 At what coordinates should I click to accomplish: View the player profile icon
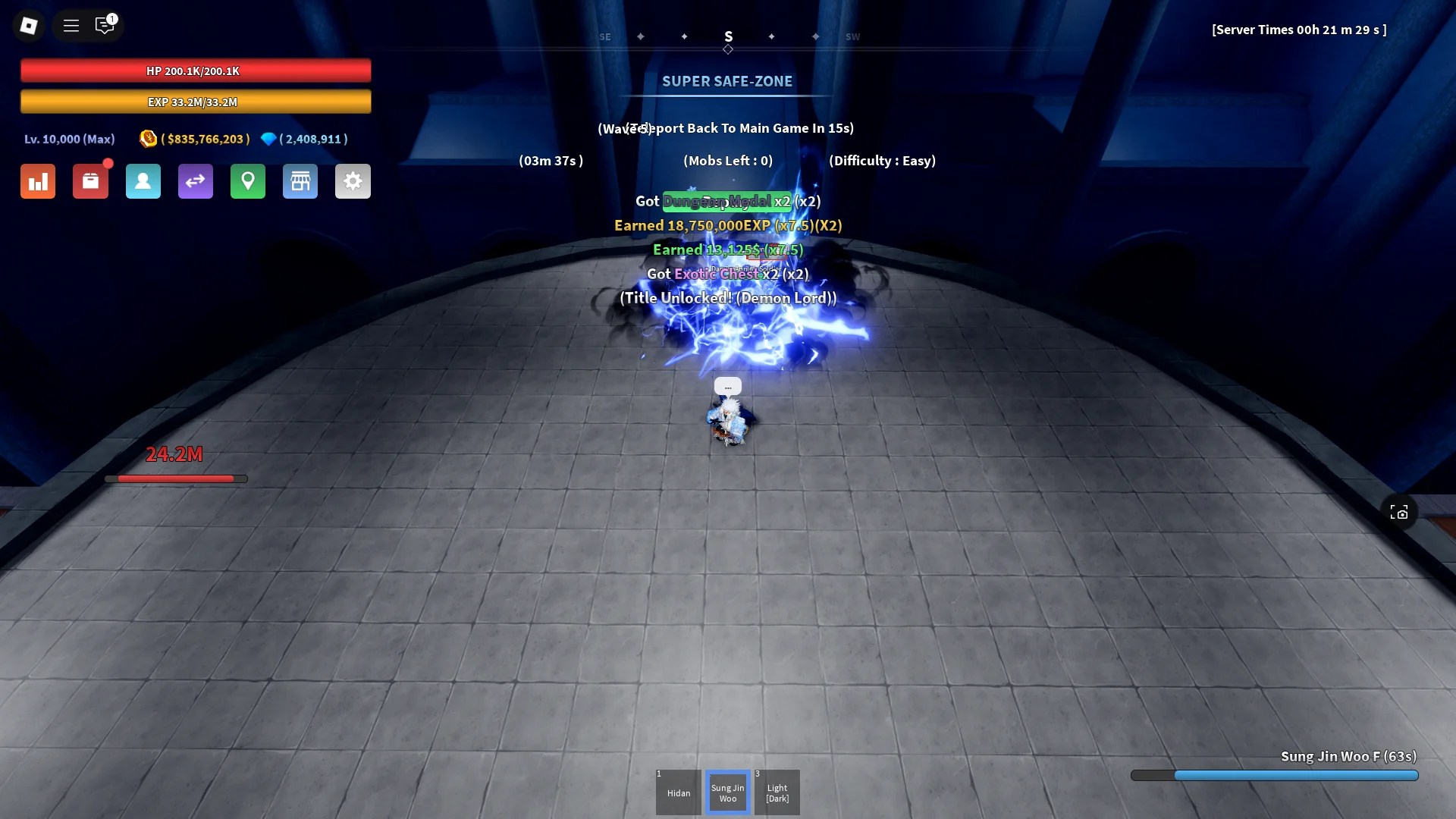[143, 181]
